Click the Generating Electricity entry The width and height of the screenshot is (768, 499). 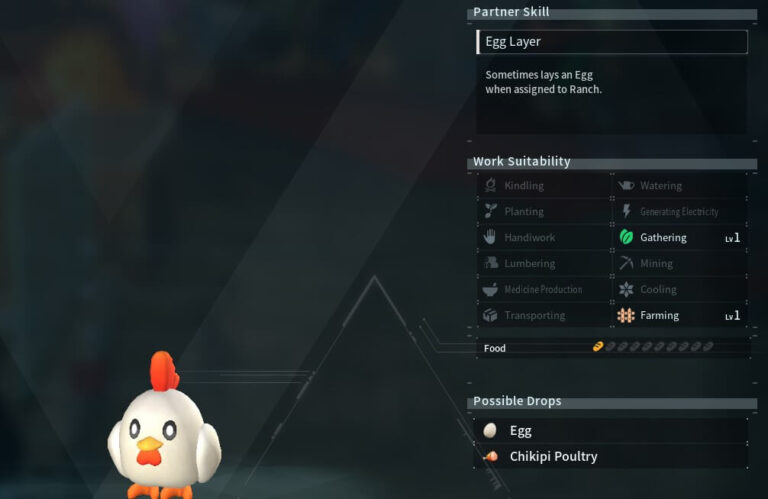coord(680,212)
